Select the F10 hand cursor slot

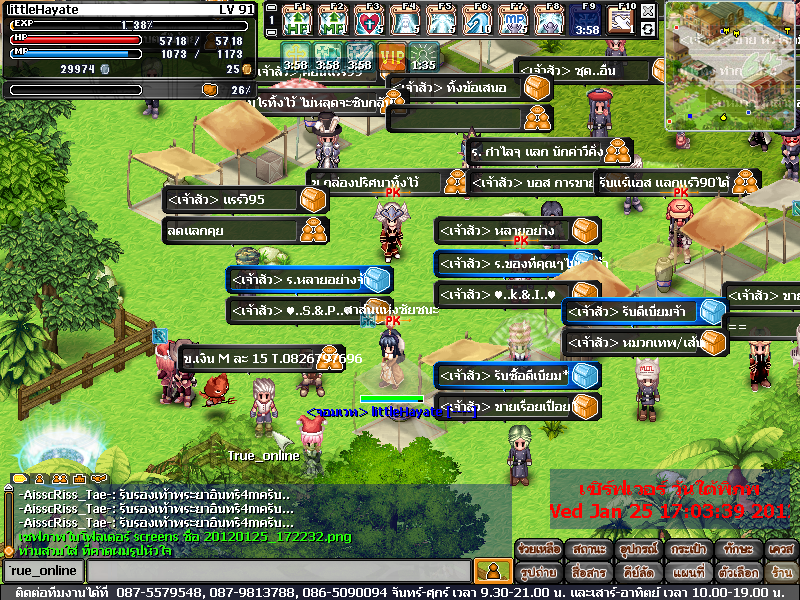click(621, 20)
